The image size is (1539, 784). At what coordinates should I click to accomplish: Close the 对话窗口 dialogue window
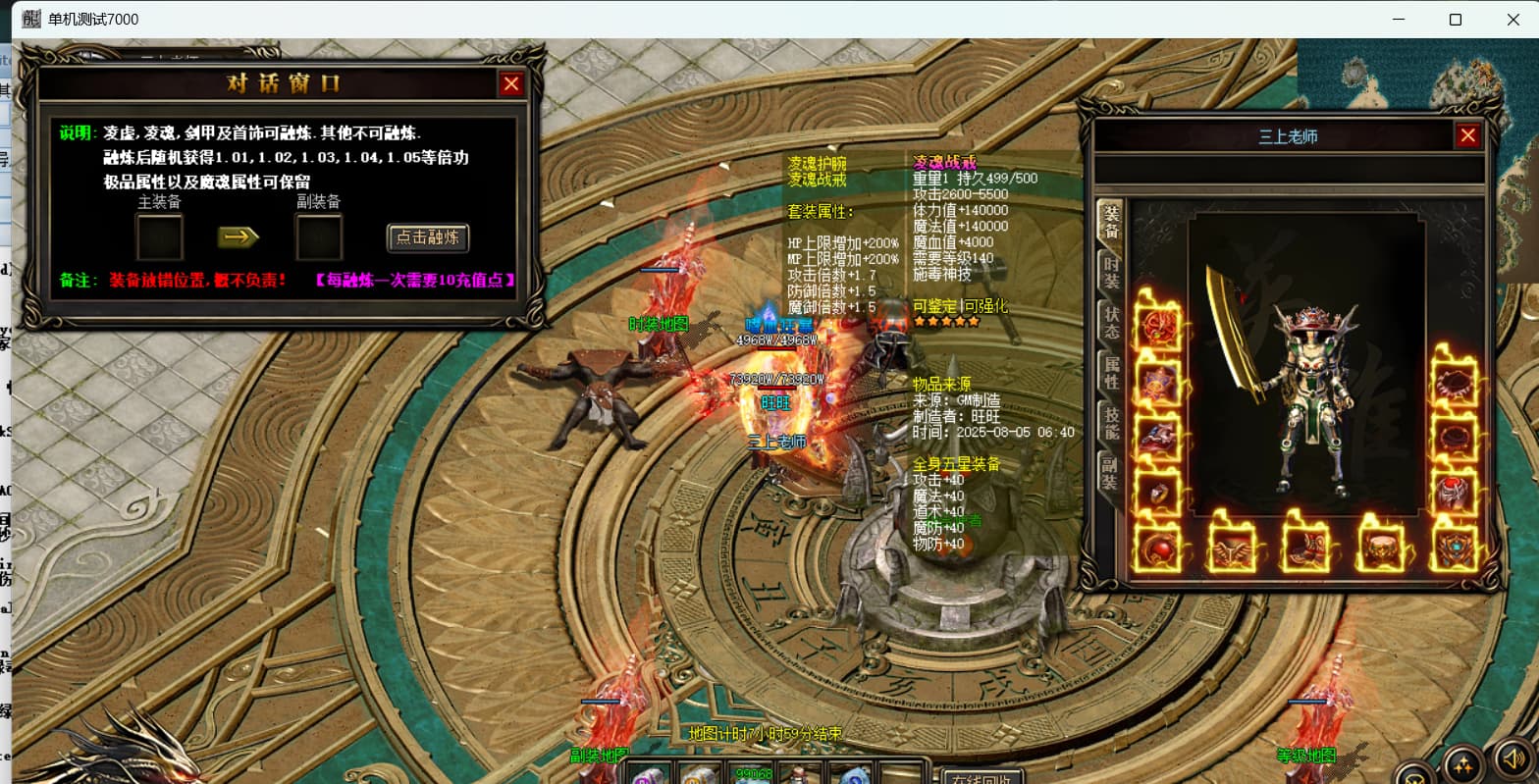(x=510, y=84)
